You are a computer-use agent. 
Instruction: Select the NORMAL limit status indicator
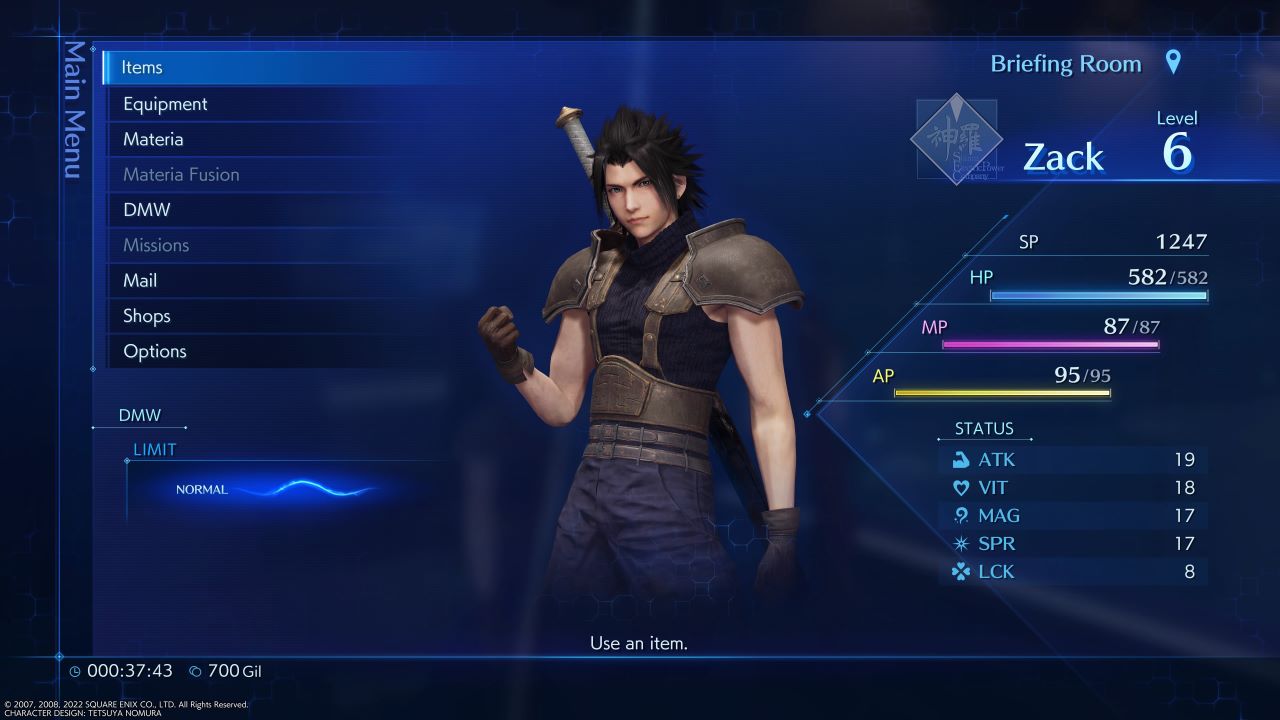[200, 490]
